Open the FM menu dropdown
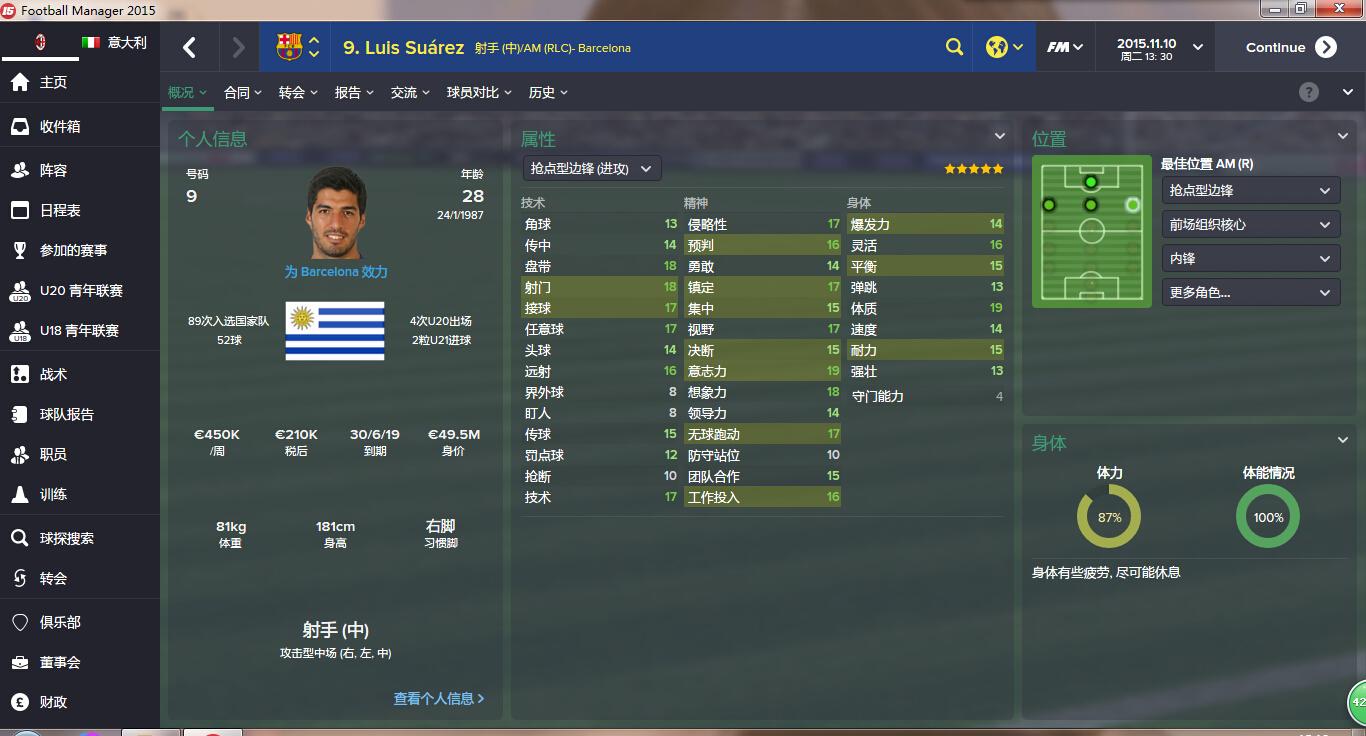This screenshot has width=1366, height=736. pos(1065,48)
